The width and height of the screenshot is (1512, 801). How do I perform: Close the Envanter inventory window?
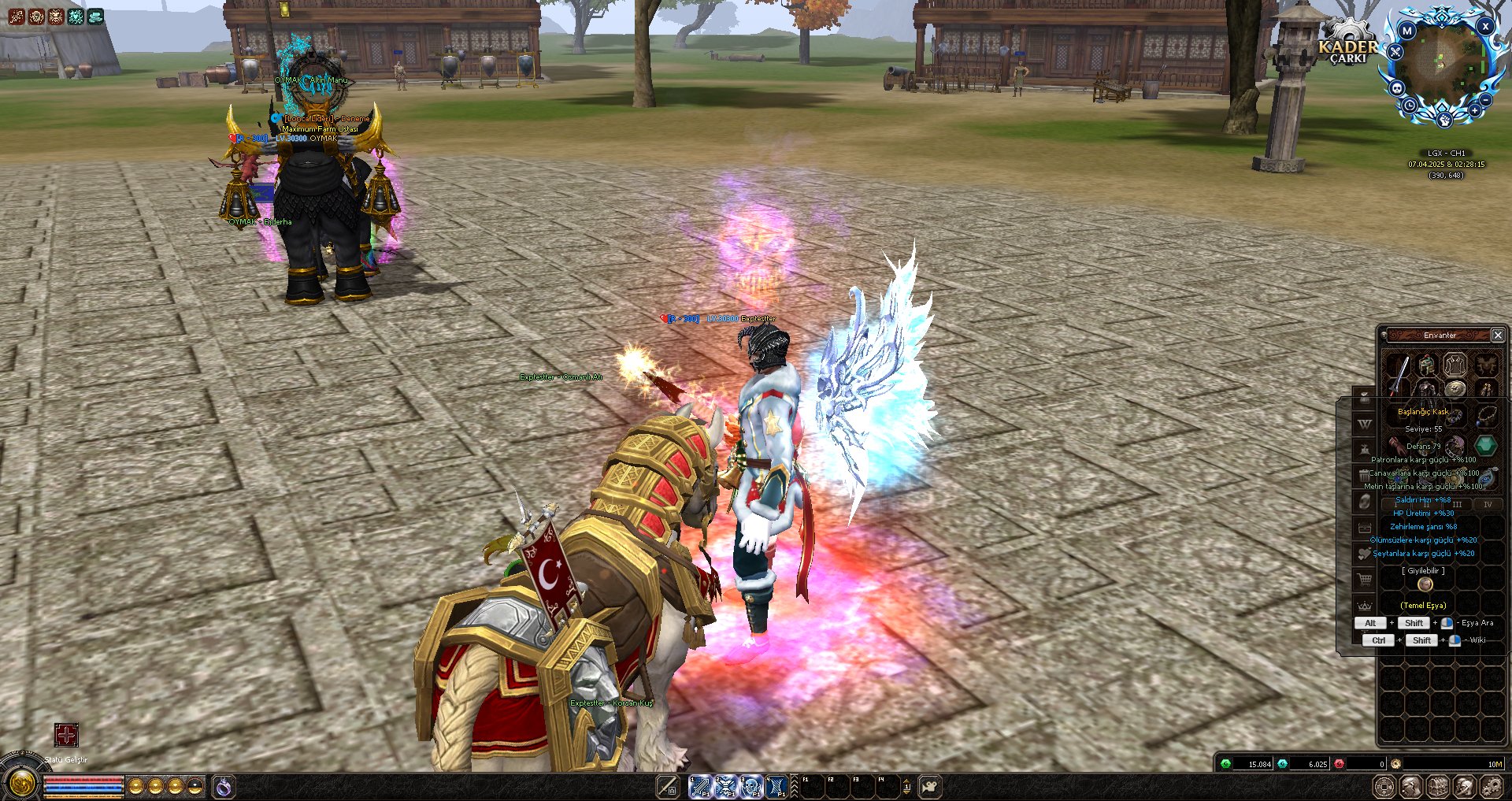1498,336
